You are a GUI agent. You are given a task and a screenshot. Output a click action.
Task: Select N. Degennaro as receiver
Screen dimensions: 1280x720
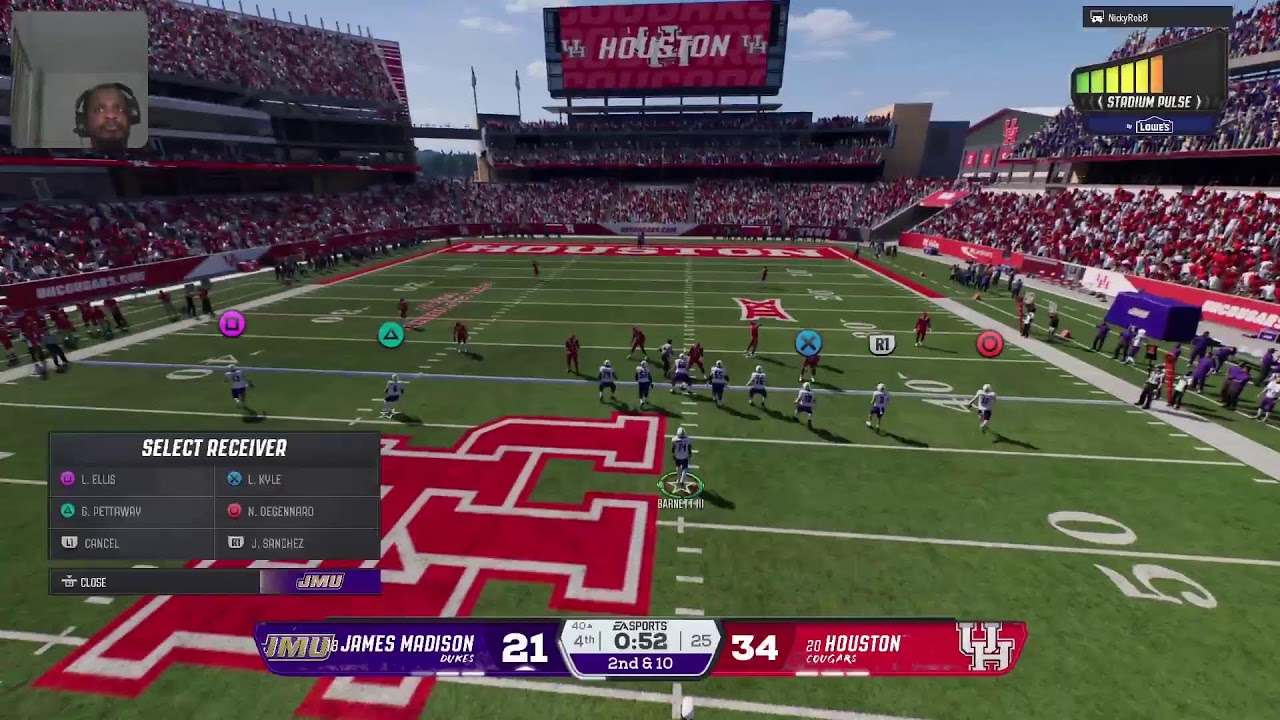coord(280,512)
